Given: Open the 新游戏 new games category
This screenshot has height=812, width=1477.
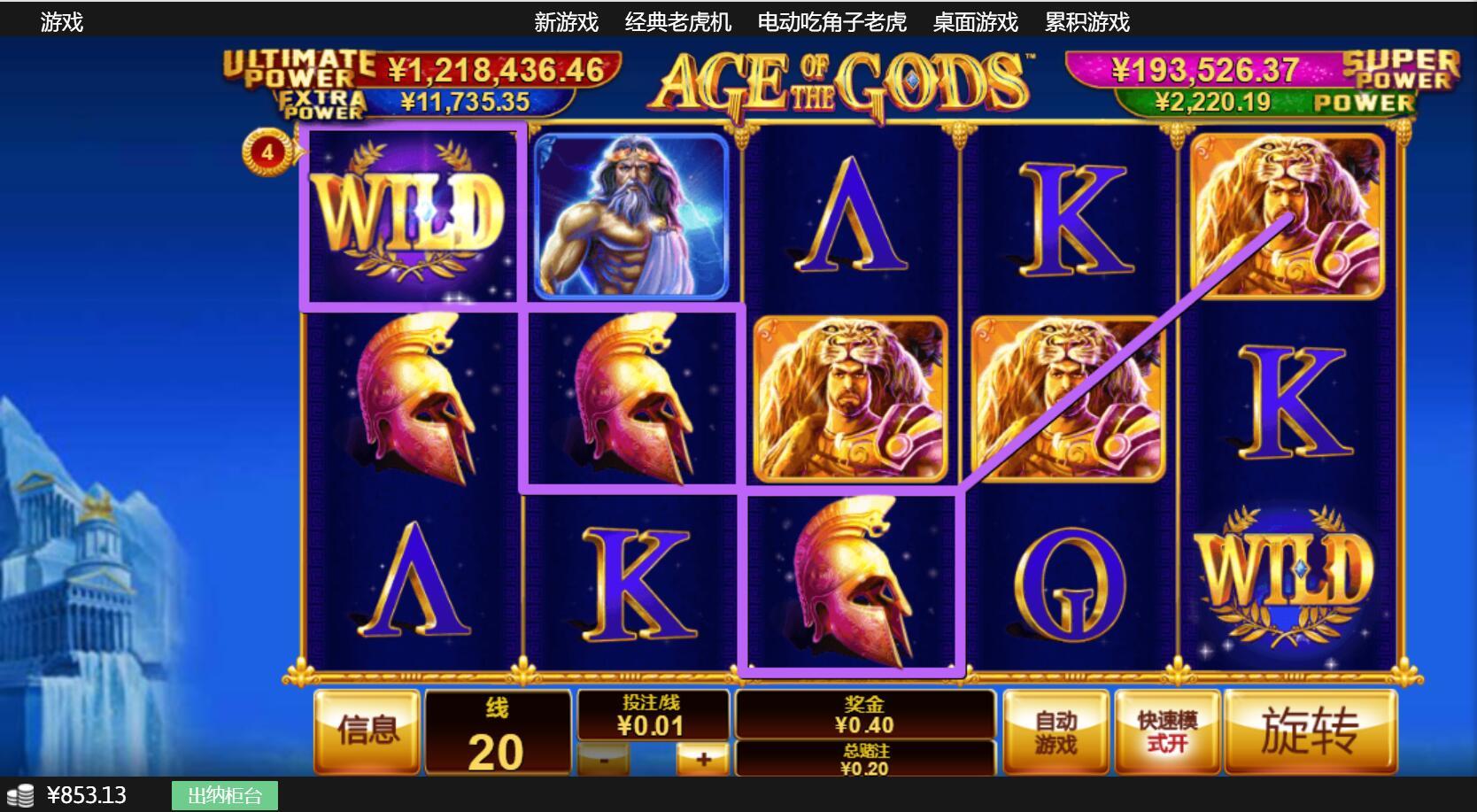Looking at the screenshot, I should point(566,21).
